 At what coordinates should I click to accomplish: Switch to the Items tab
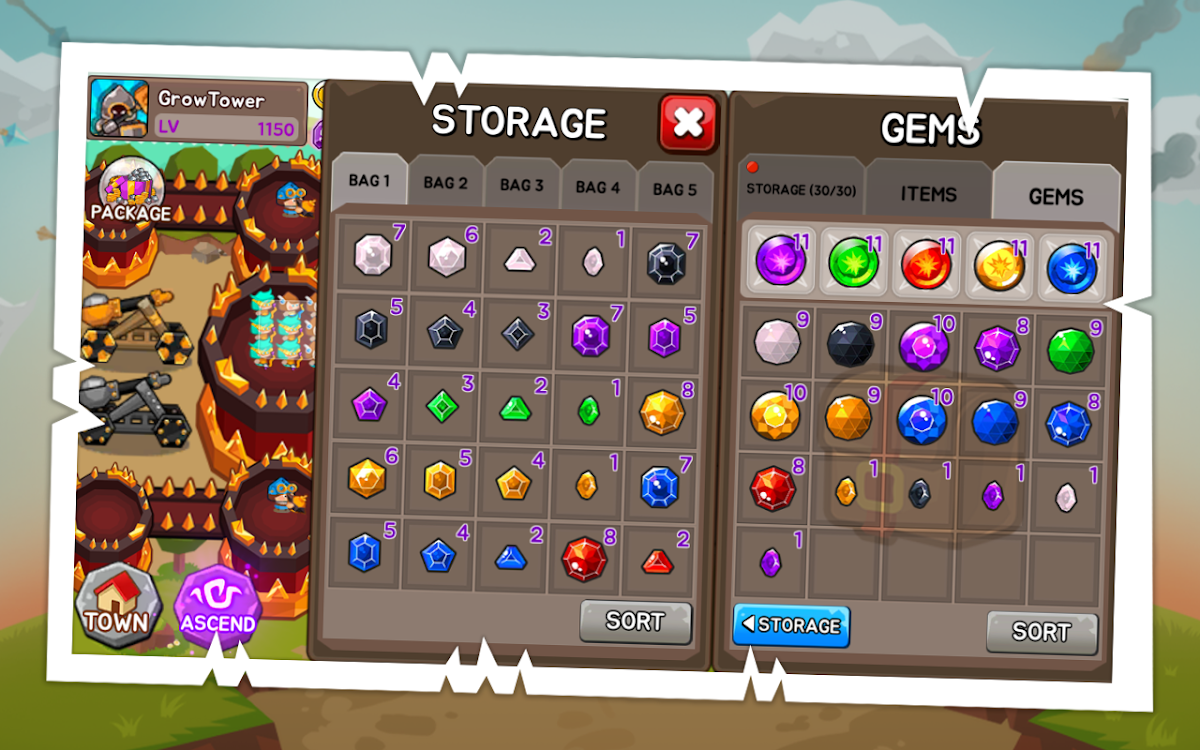point(928,194)
